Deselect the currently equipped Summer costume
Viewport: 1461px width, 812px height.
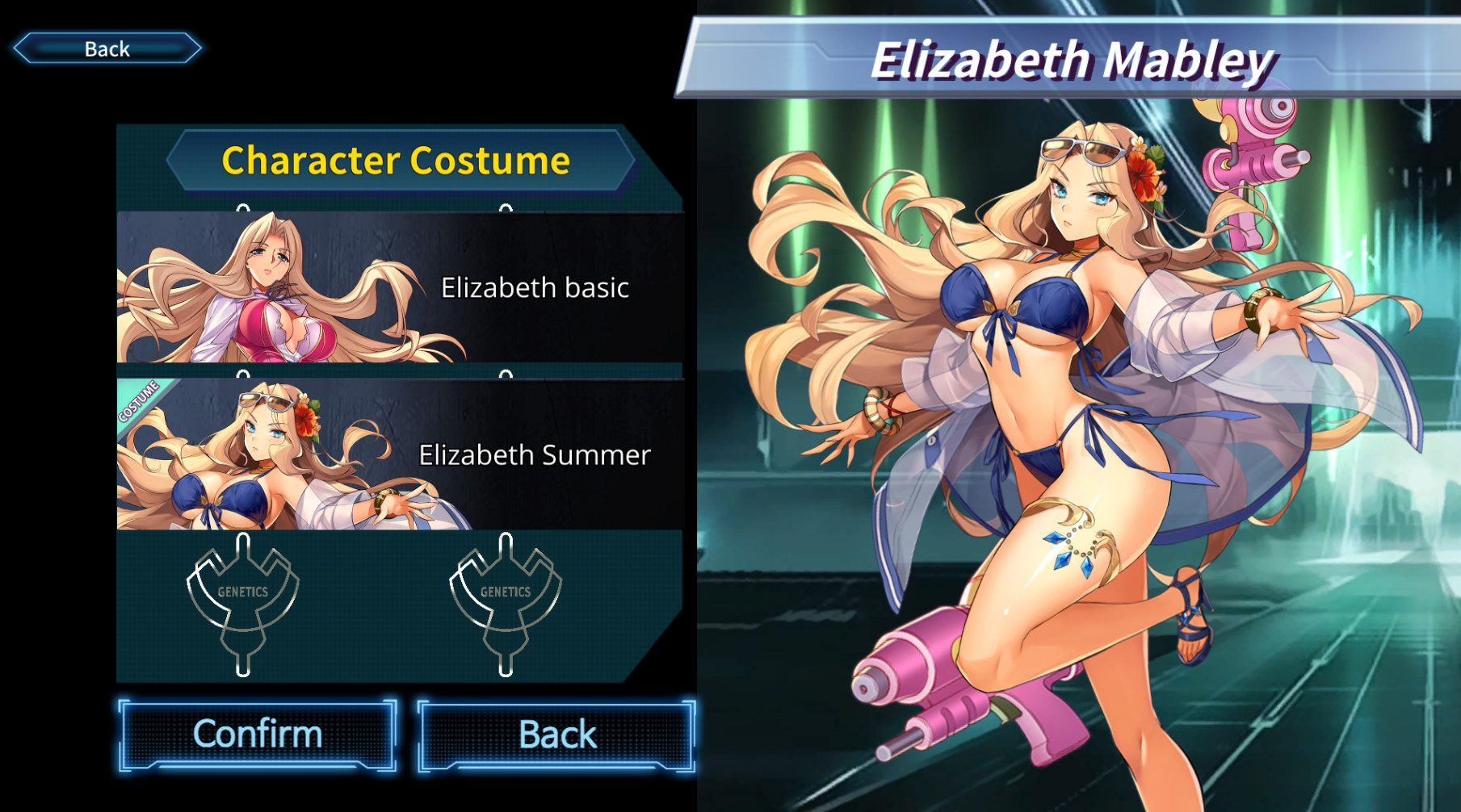tap(404, 454)
